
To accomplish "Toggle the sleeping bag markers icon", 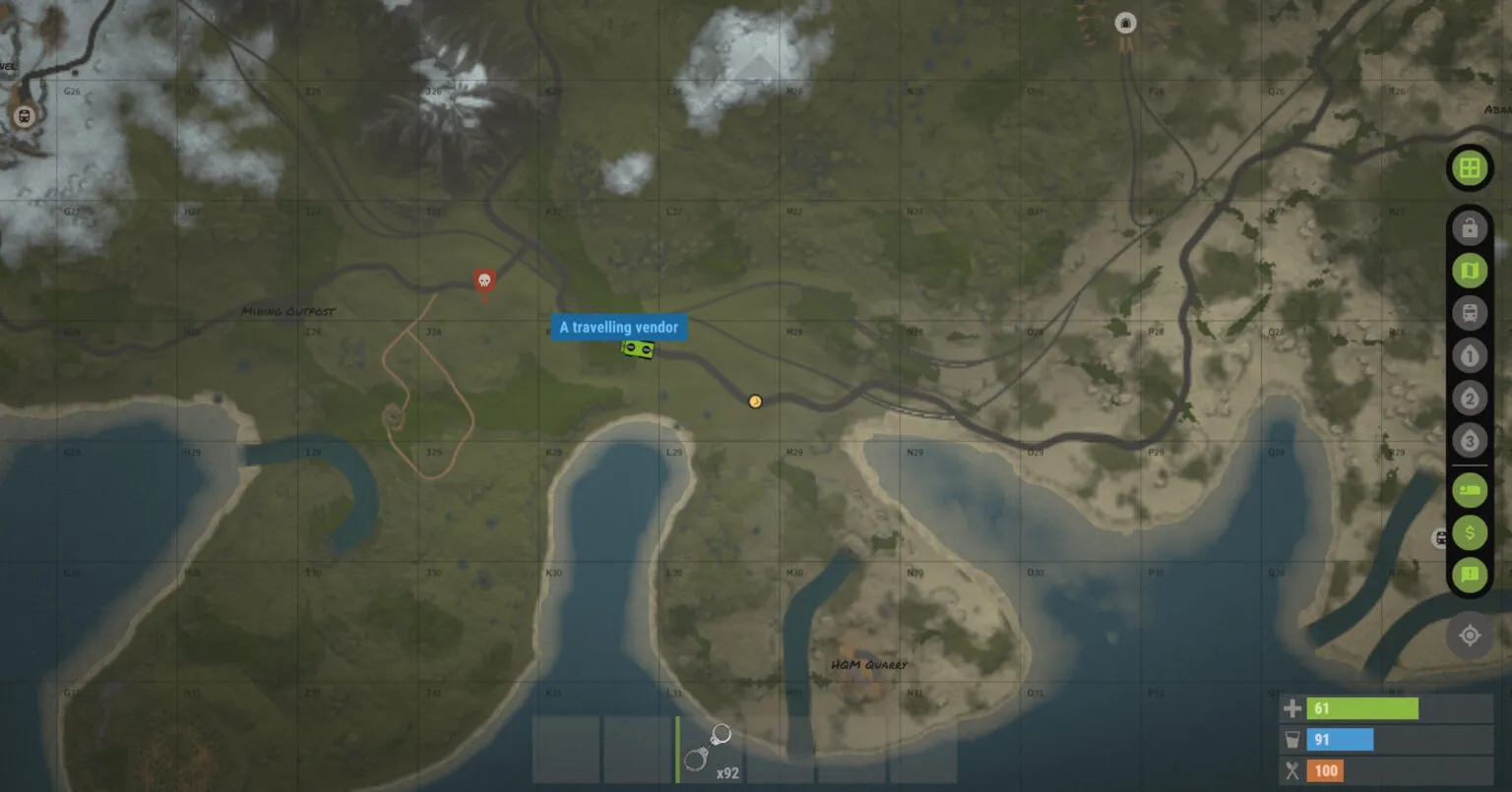I will pos(1468,489).
